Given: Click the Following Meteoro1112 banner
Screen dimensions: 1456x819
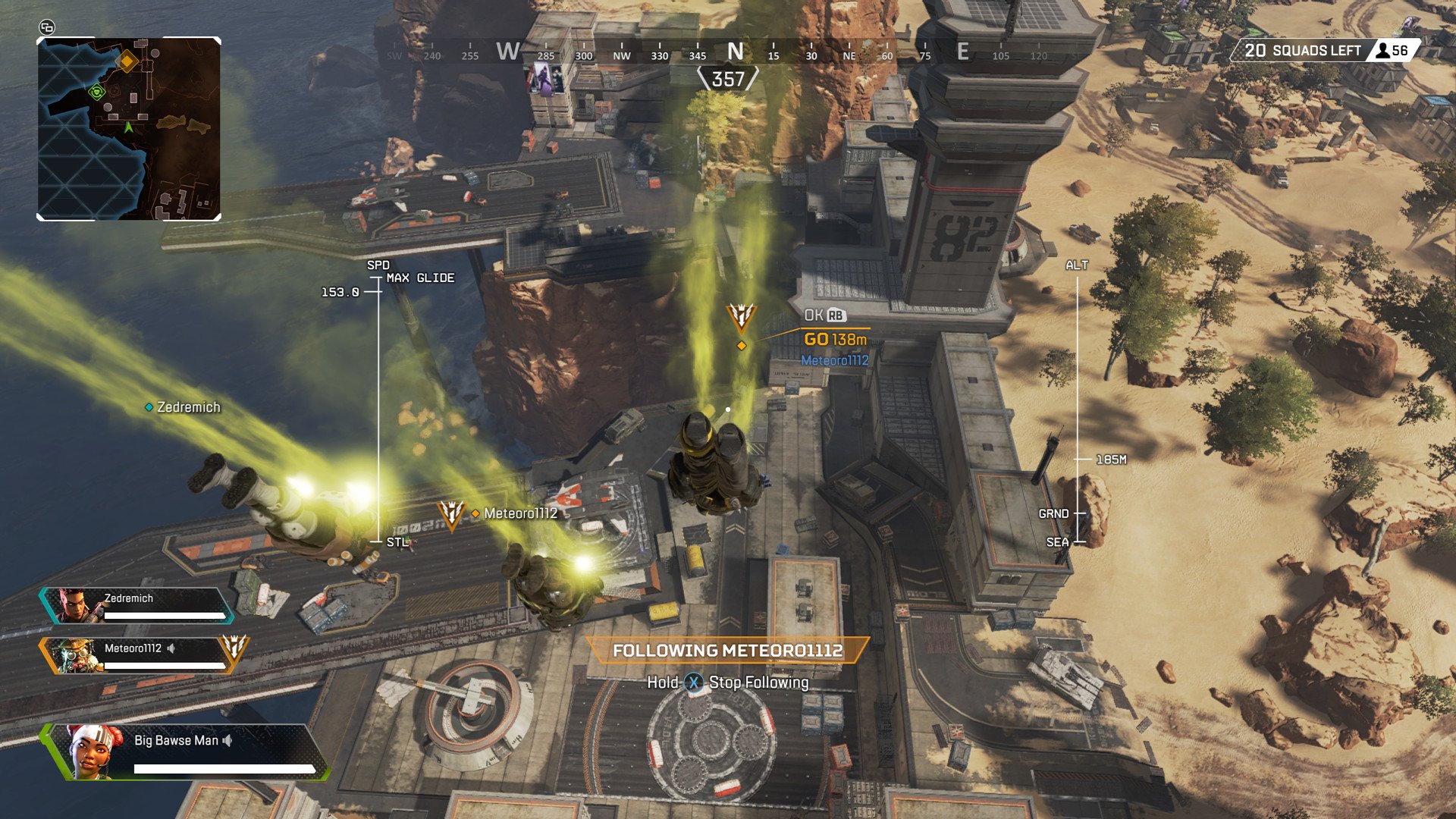Looking at the screenshot, I should [x=727, y=651].
